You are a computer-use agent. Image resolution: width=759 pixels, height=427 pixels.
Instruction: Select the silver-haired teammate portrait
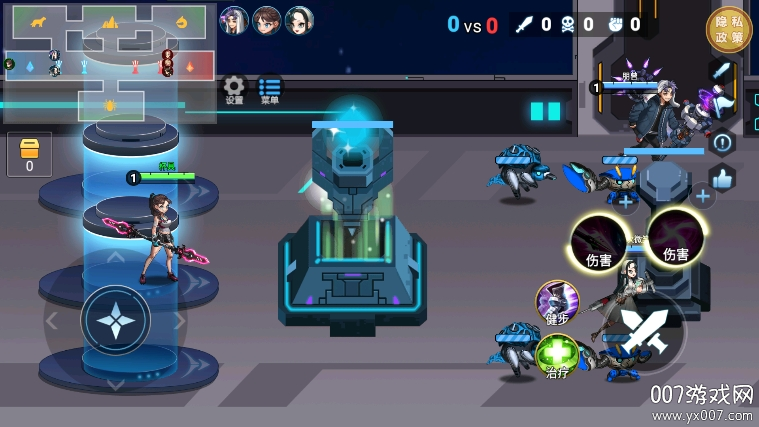click(233, 20)
